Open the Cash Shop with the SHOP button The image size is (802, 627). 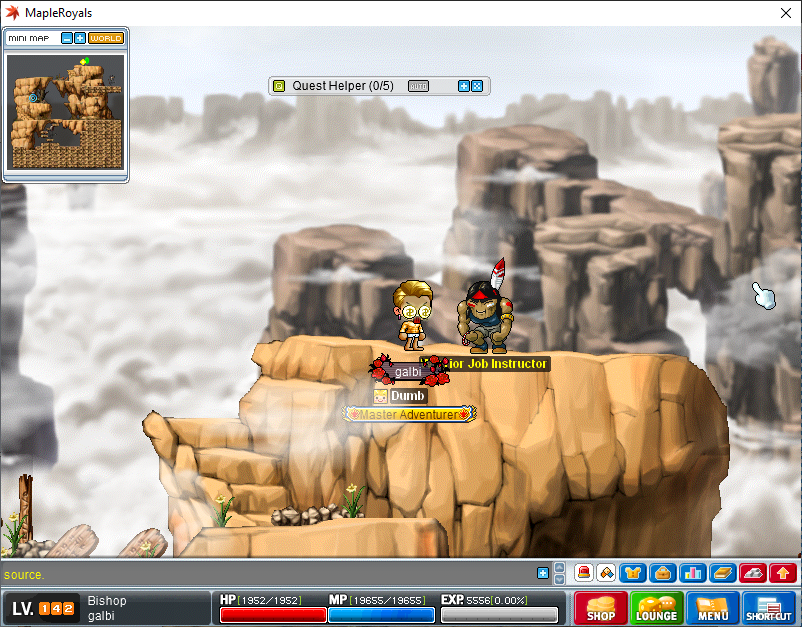[x=600, y=608]
